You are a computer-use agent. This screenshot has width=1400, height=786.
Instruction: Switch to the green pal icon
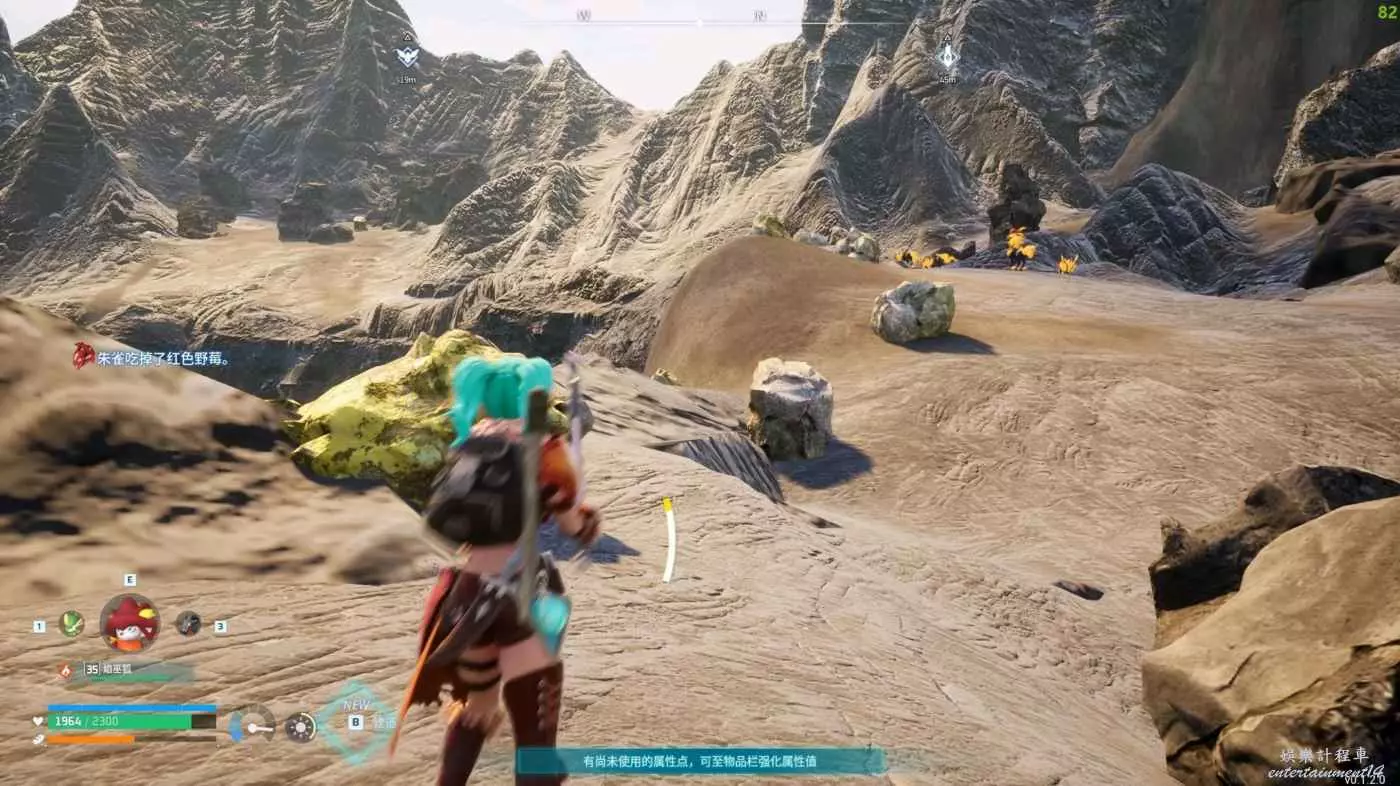pyautogui.click(x=71, y=624)
